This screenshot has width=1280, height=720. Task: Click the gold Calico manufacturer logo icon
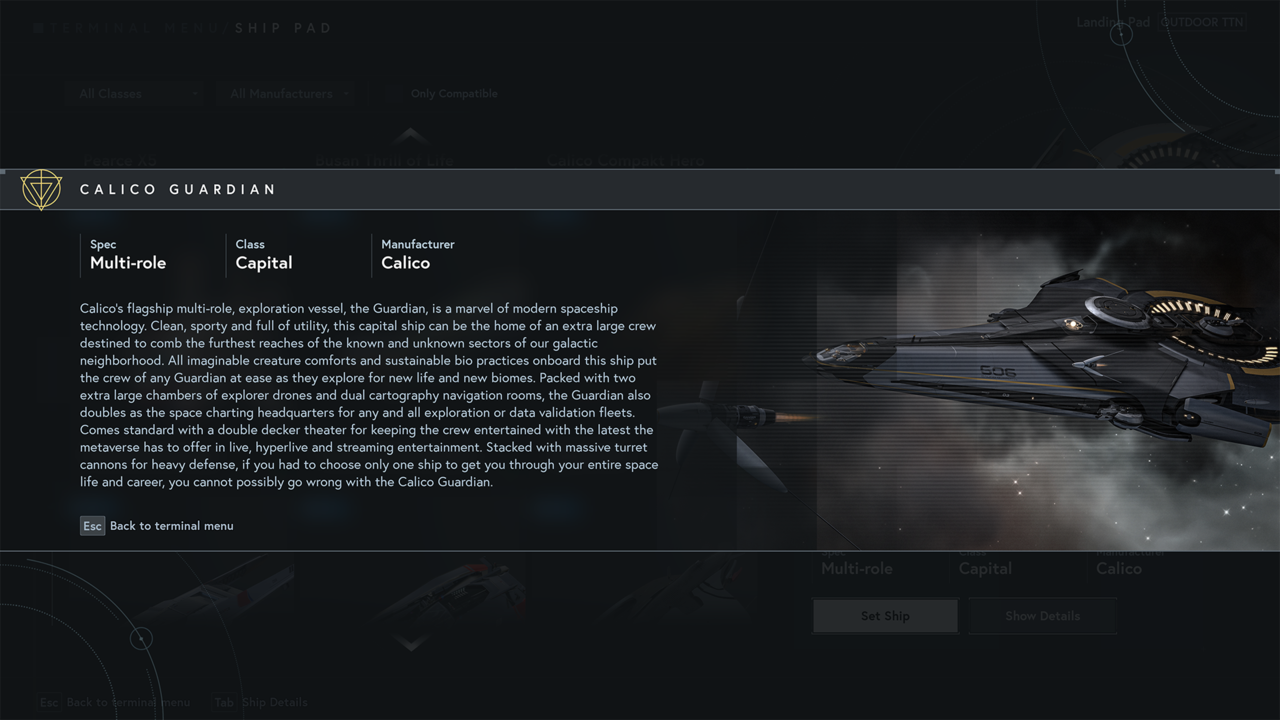[41, 189]
